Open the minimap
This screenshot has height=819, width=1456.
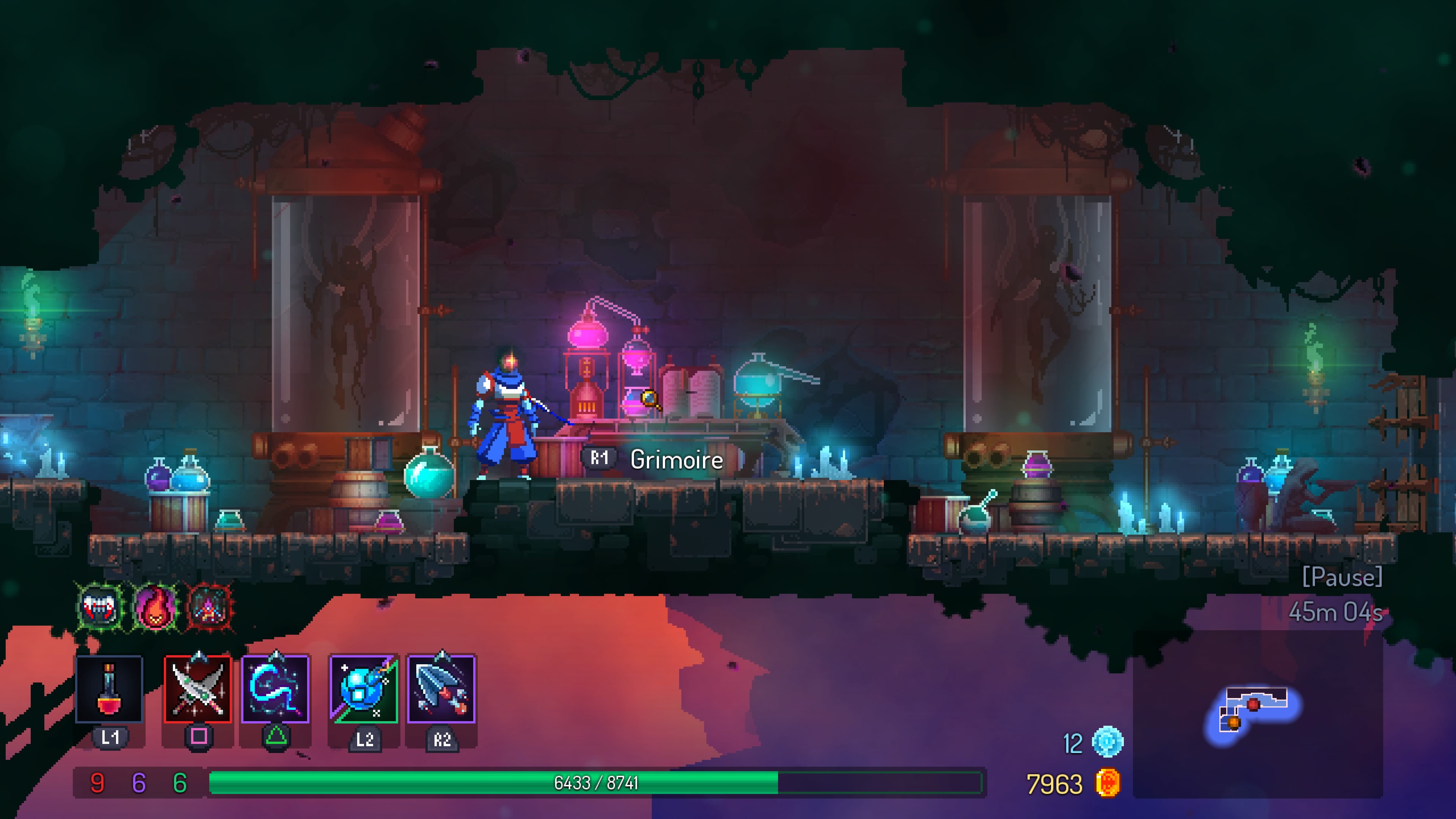tap(1256, 714)
